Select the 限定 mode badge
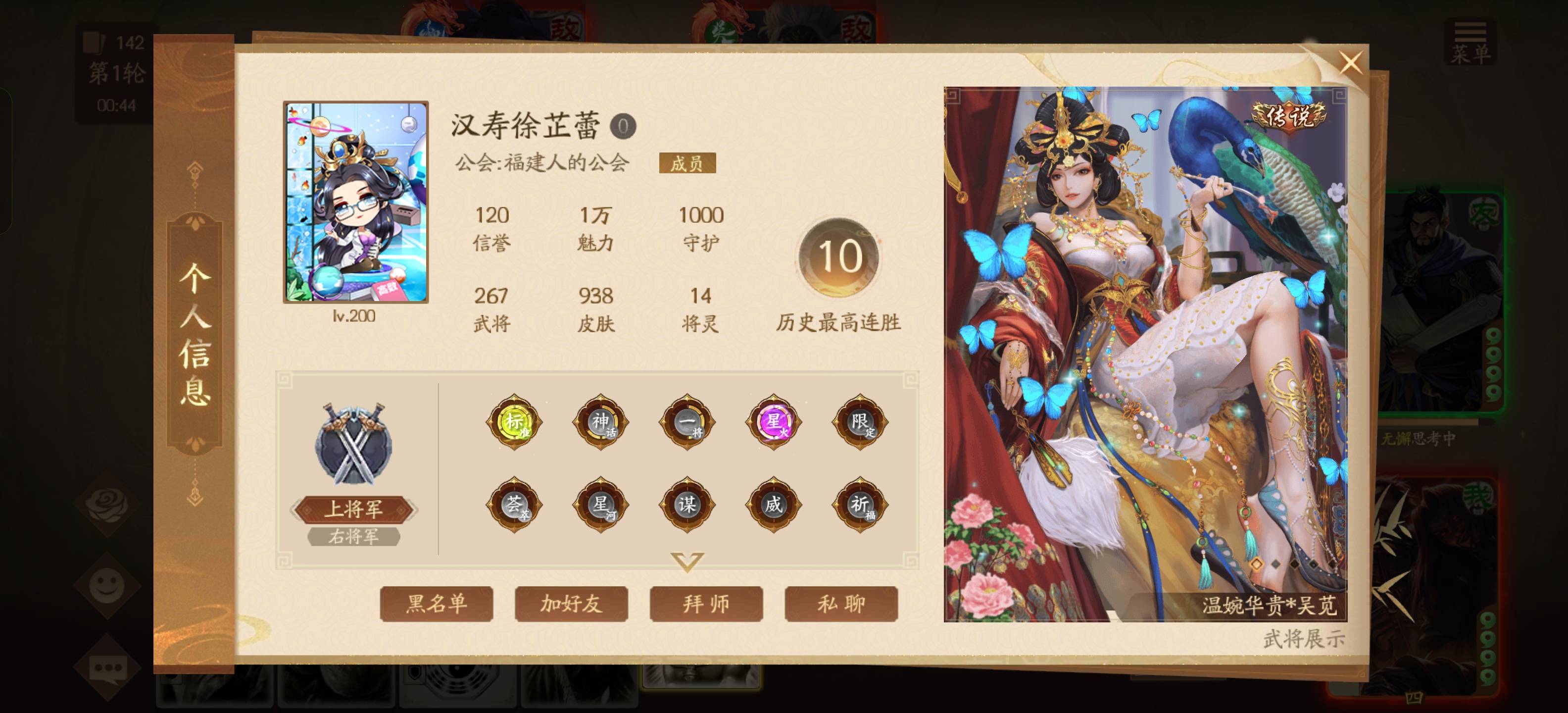This screenshot has width=1568, height=713. (860, 421)
